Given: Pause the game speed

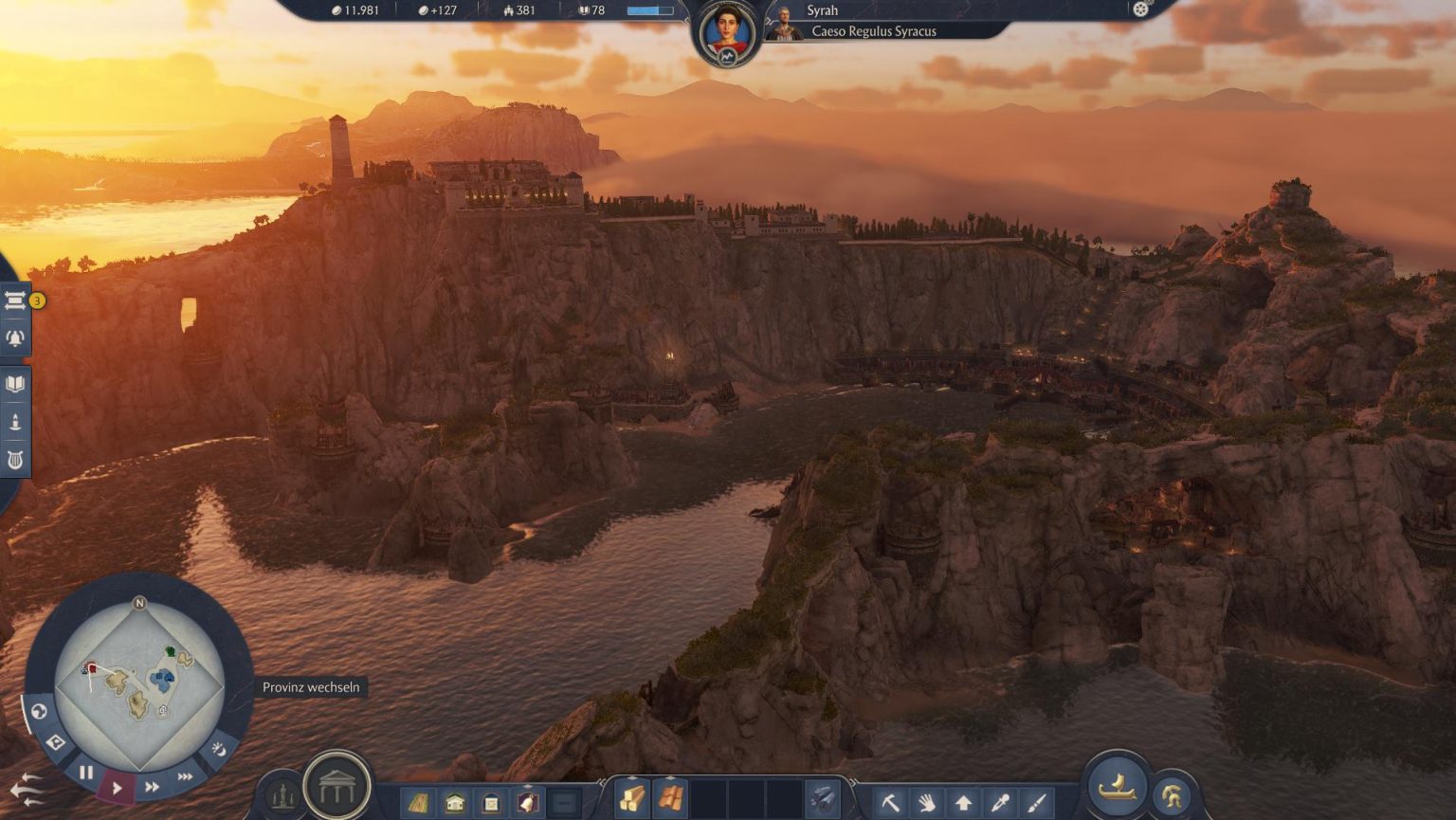Looking at the screenshot, I should (86, 773).
